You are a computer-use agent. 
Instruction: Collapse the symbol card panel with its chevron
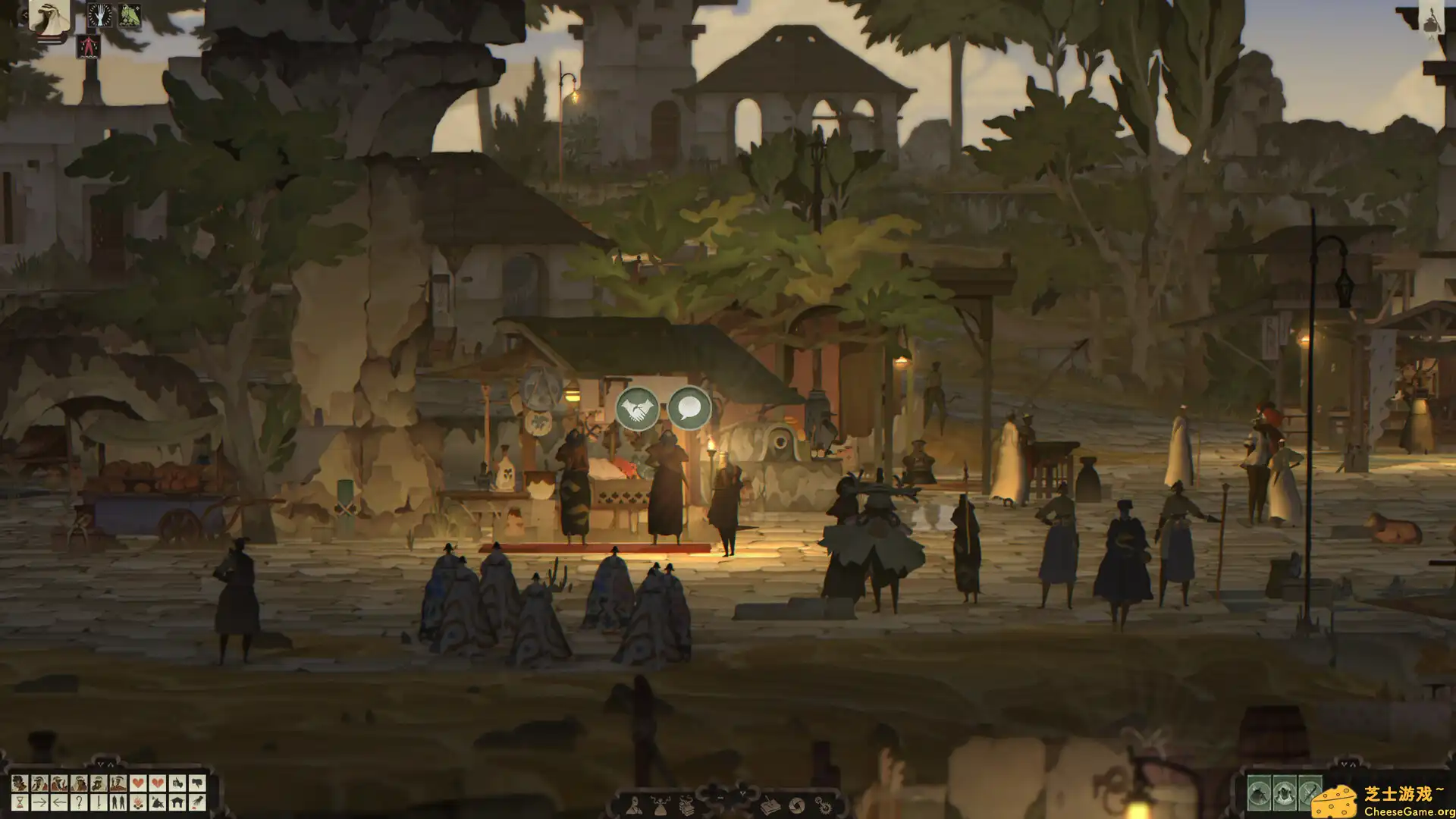click(102, 764)
